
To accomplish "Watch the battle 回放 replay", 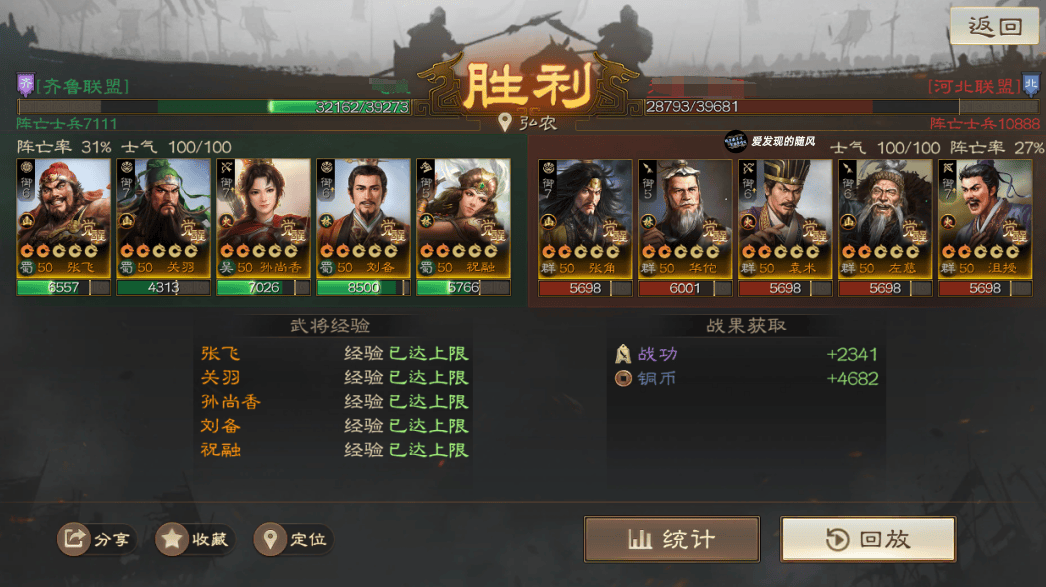I will (x=867, y=539).
